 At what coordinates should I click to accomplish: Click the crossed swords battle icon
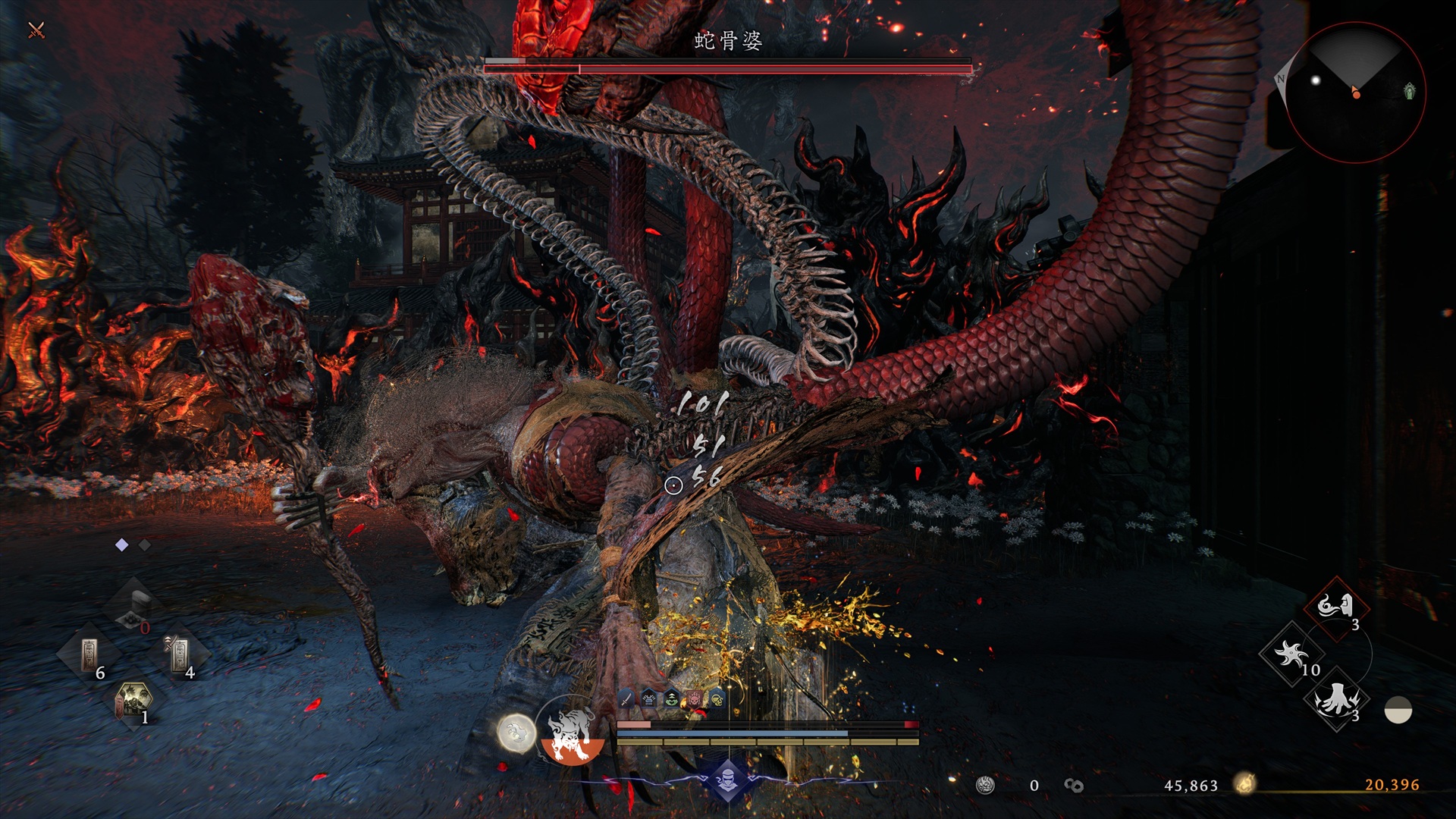point(36,30)
